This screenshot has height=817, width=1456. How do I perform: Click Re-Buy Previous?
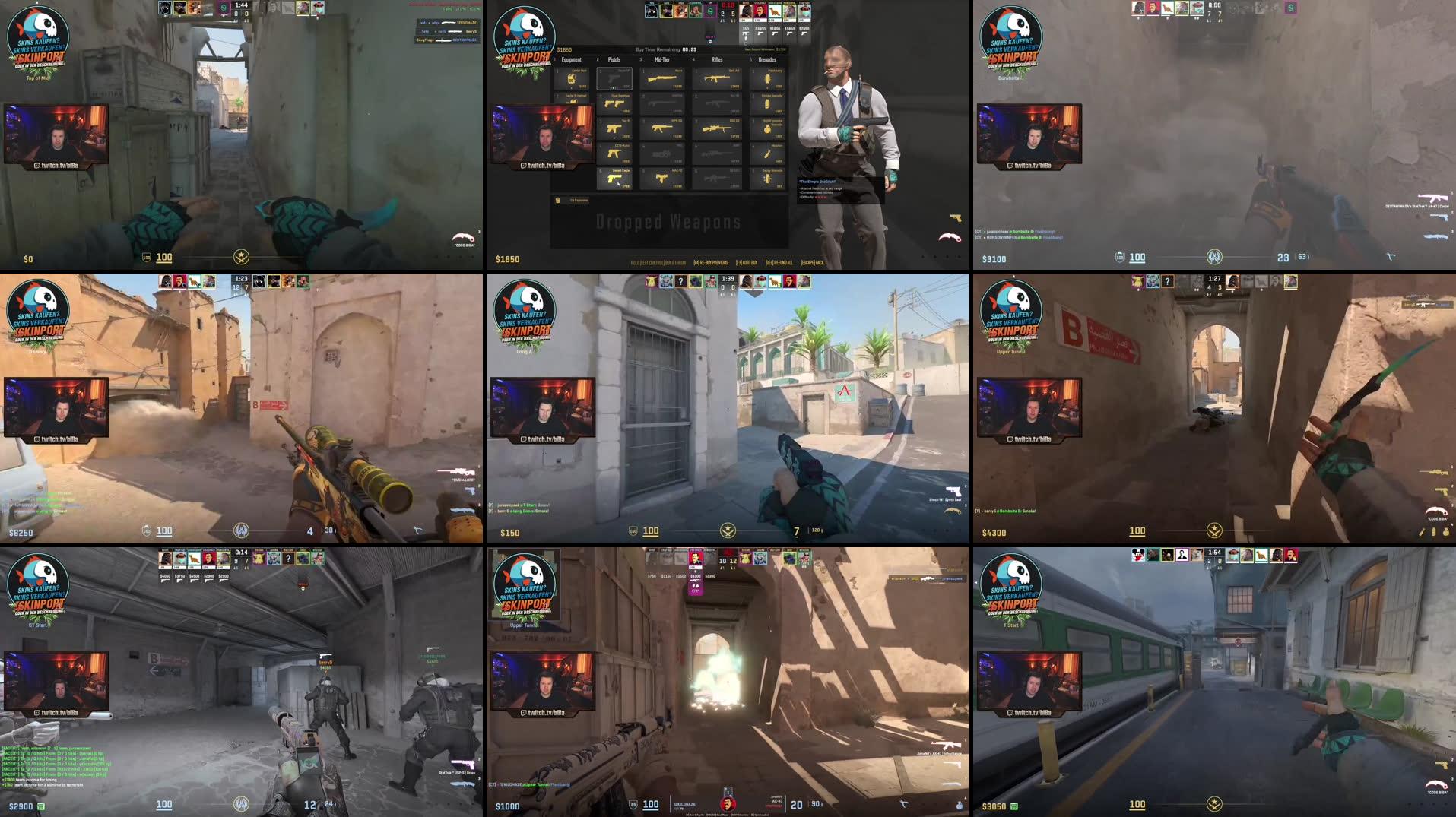coord(712,261)
